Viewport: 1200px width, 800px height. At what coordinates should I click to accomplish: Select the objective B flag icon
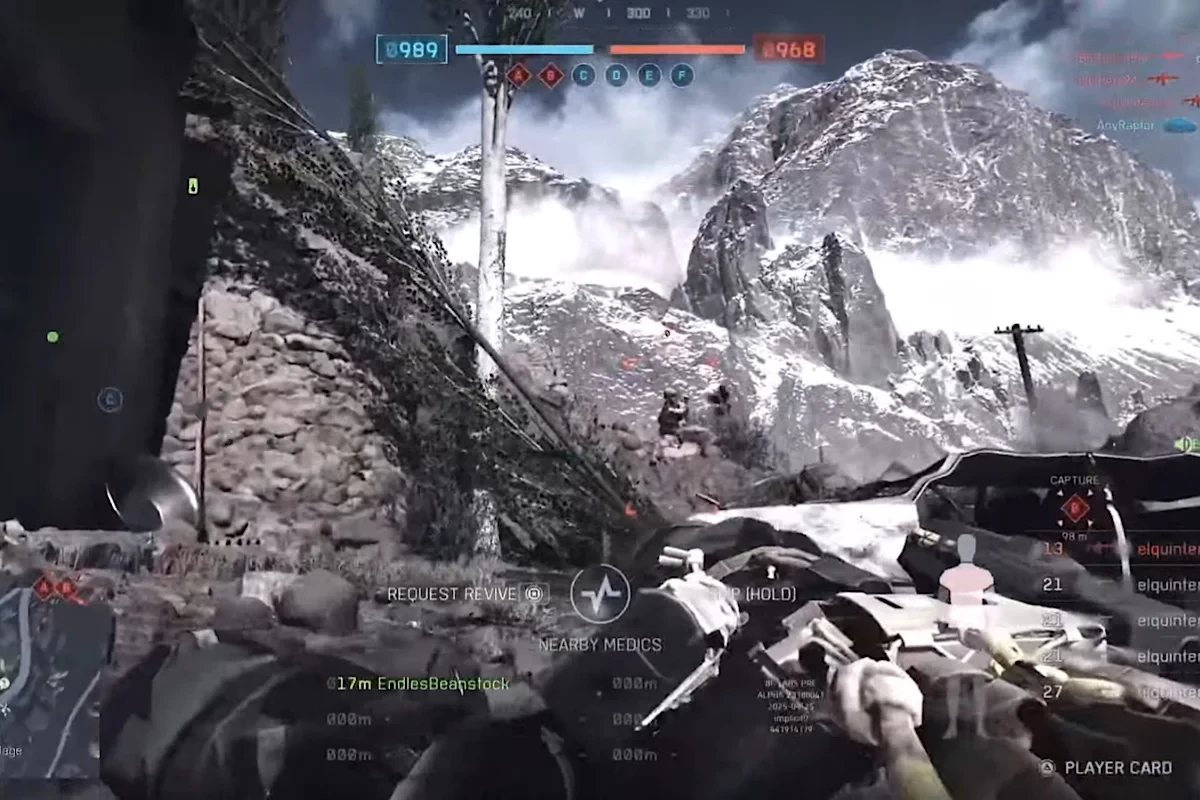(551, 75)
